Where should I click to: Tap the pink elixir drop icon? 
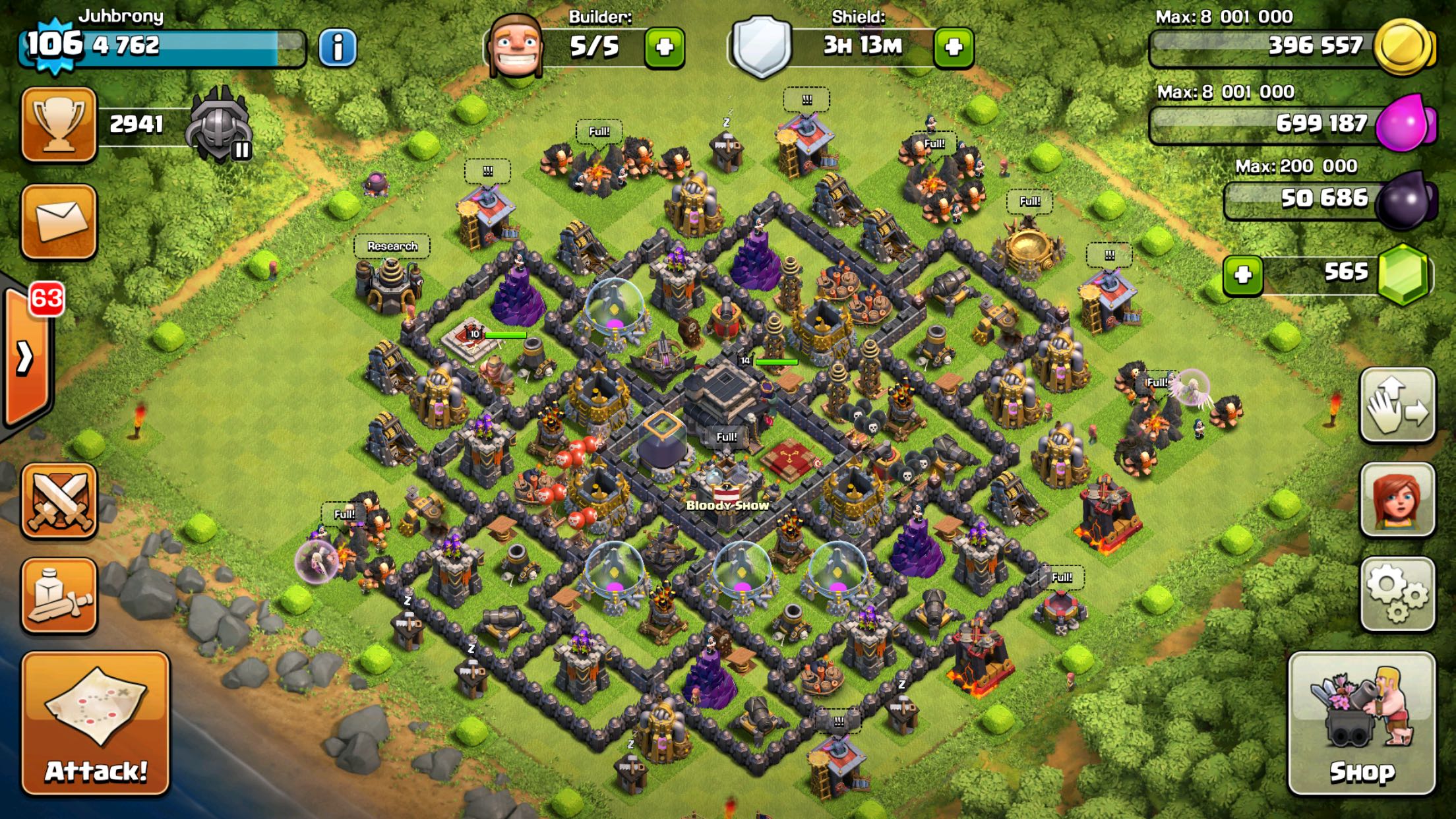click(x=1405, y=123)
